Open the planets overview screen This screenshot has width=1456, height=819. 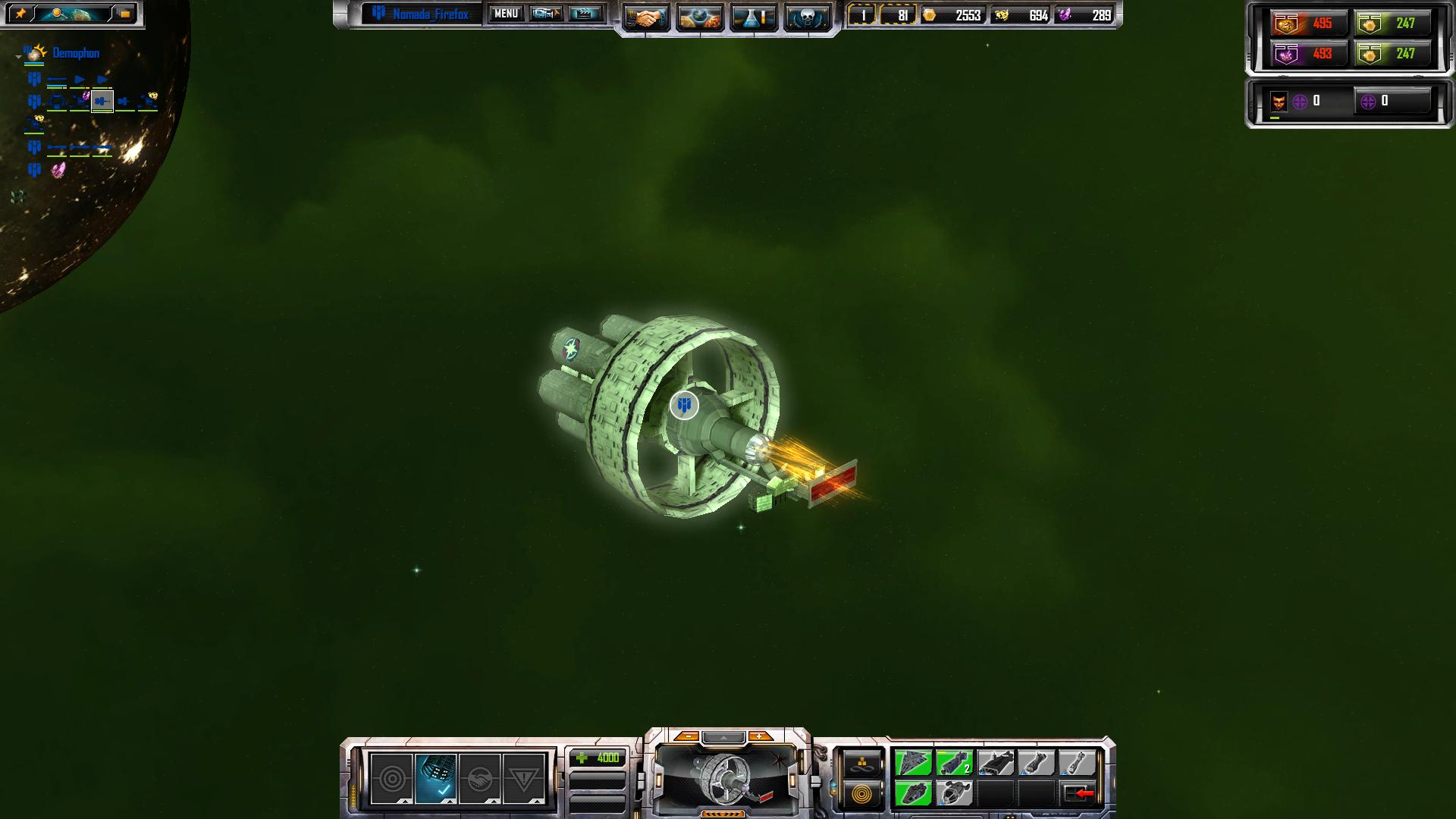point(699,17)
